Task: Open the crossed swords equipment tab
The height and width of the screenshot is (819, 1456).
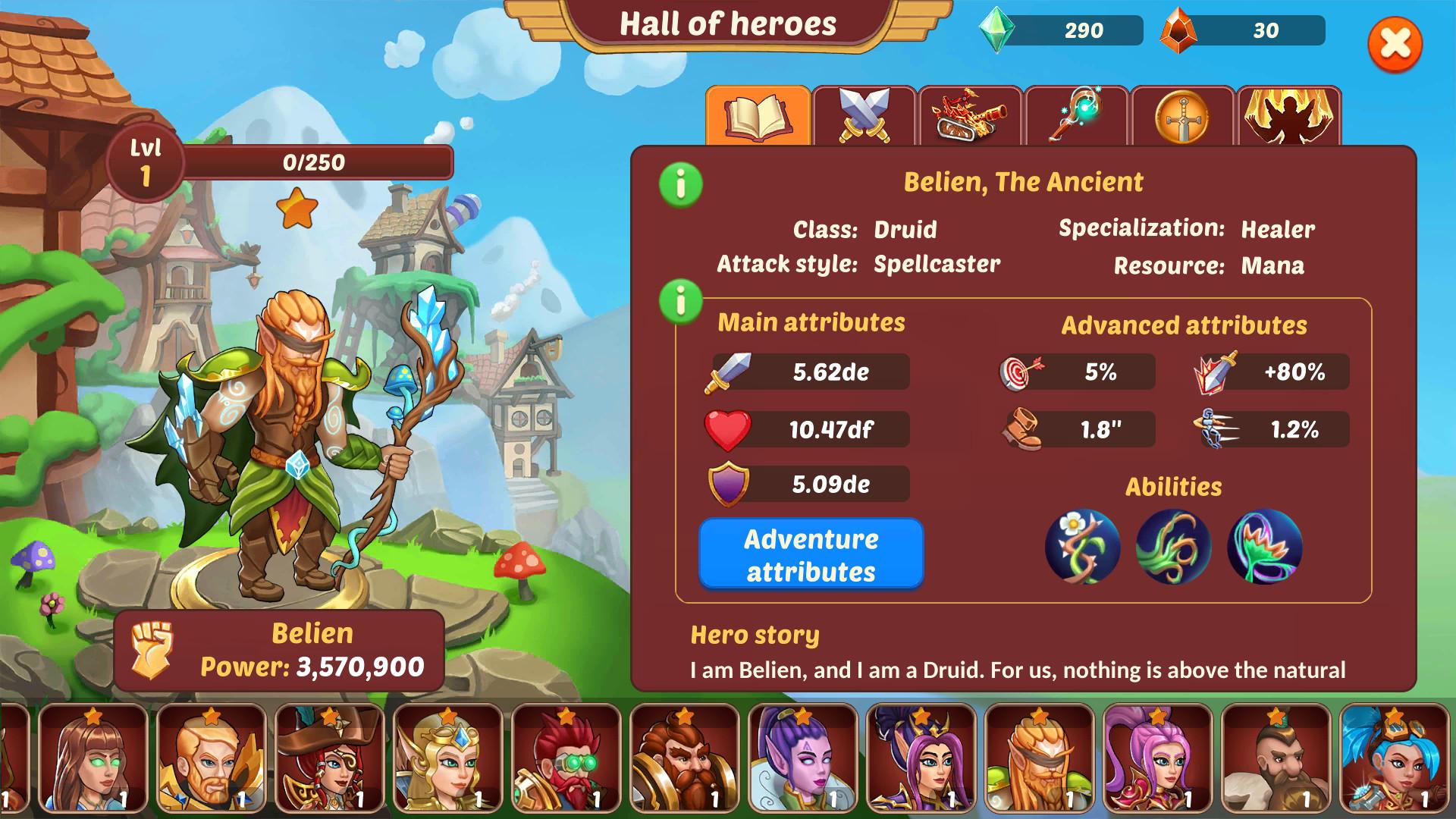Action: 863,115
